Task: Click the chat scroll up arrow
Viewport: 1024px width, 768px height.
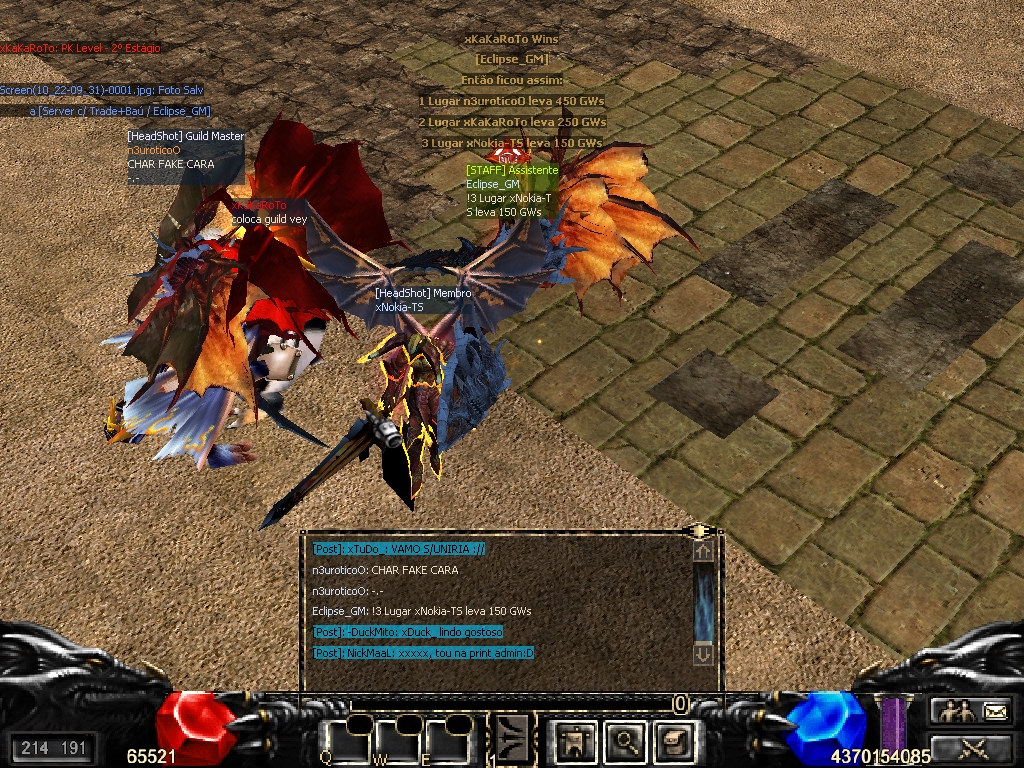Action: 703,550
